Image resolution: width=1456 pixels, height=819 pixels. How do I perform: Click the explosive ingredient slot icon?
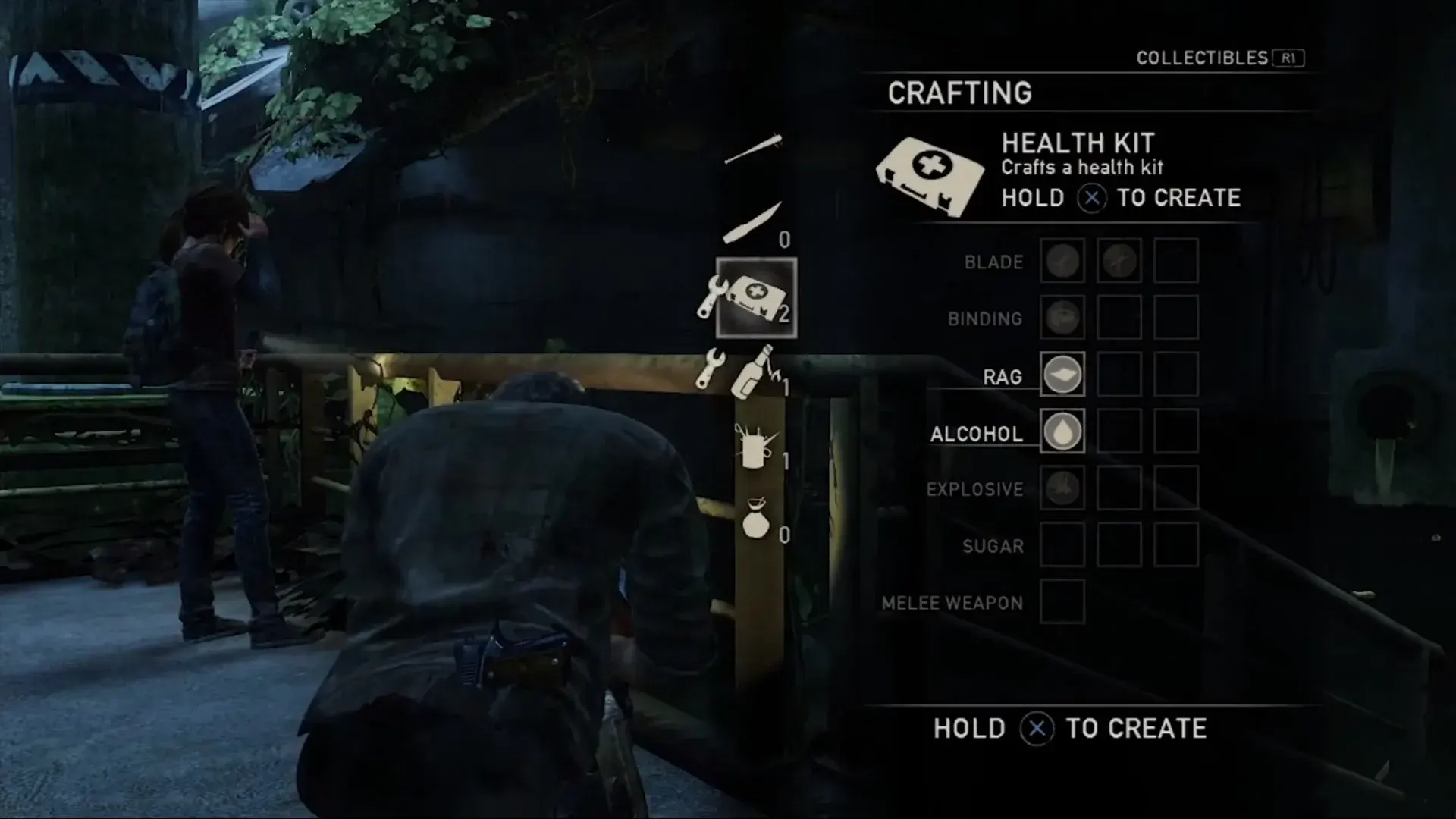(1062, 489)
